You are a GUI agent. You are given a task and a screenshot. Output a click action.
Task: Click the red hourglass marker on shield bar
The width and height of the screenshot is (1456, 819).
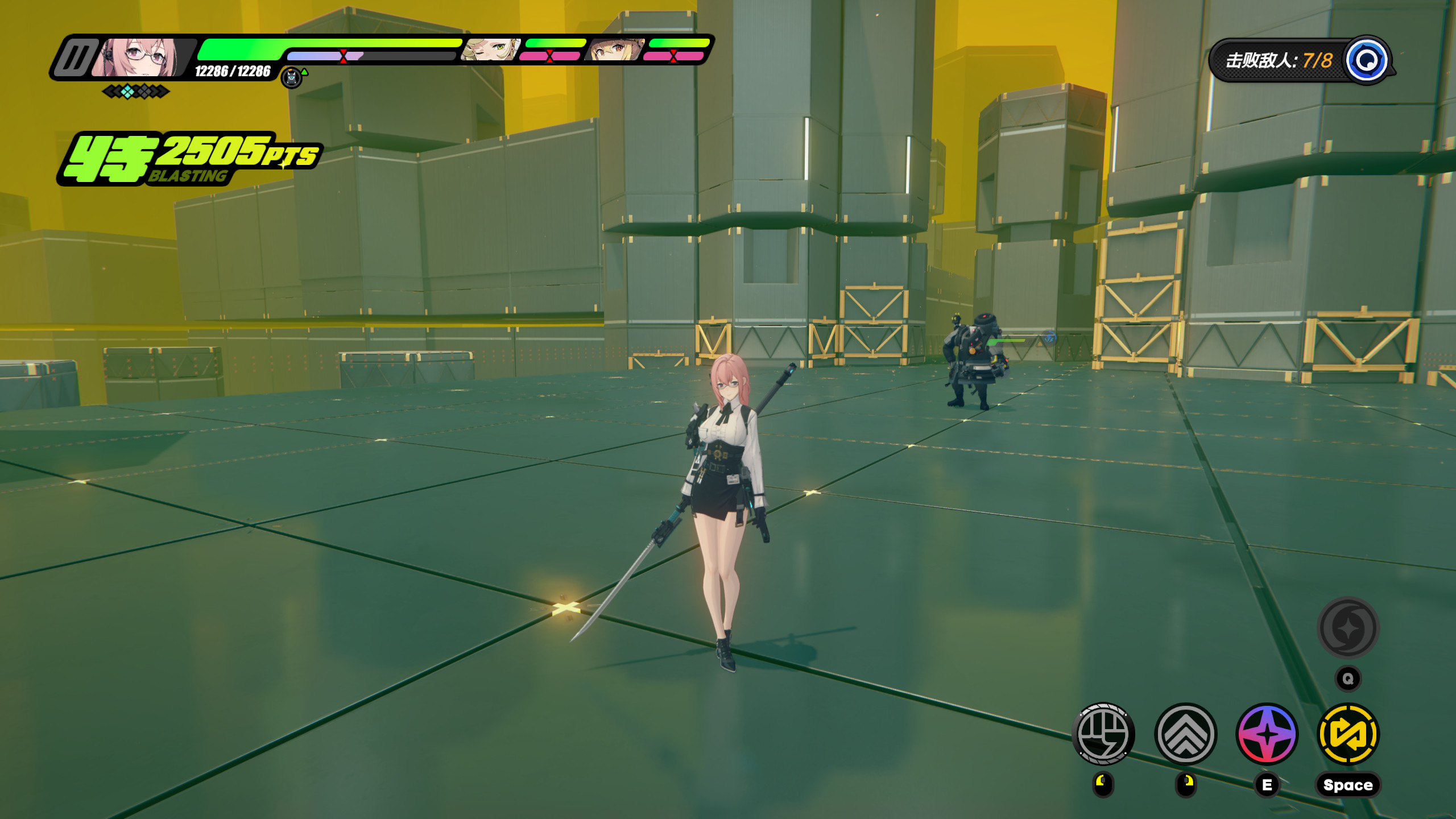pyautogui.click(x=342, y=56)
